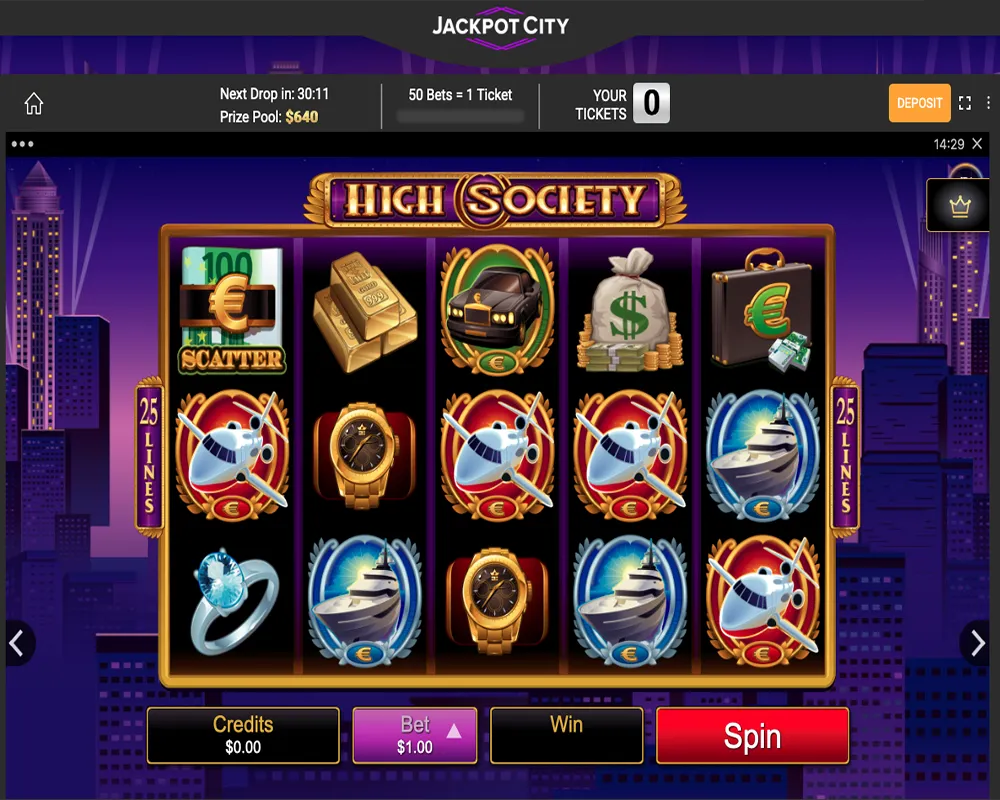Close the game window with X

[977, 144]
